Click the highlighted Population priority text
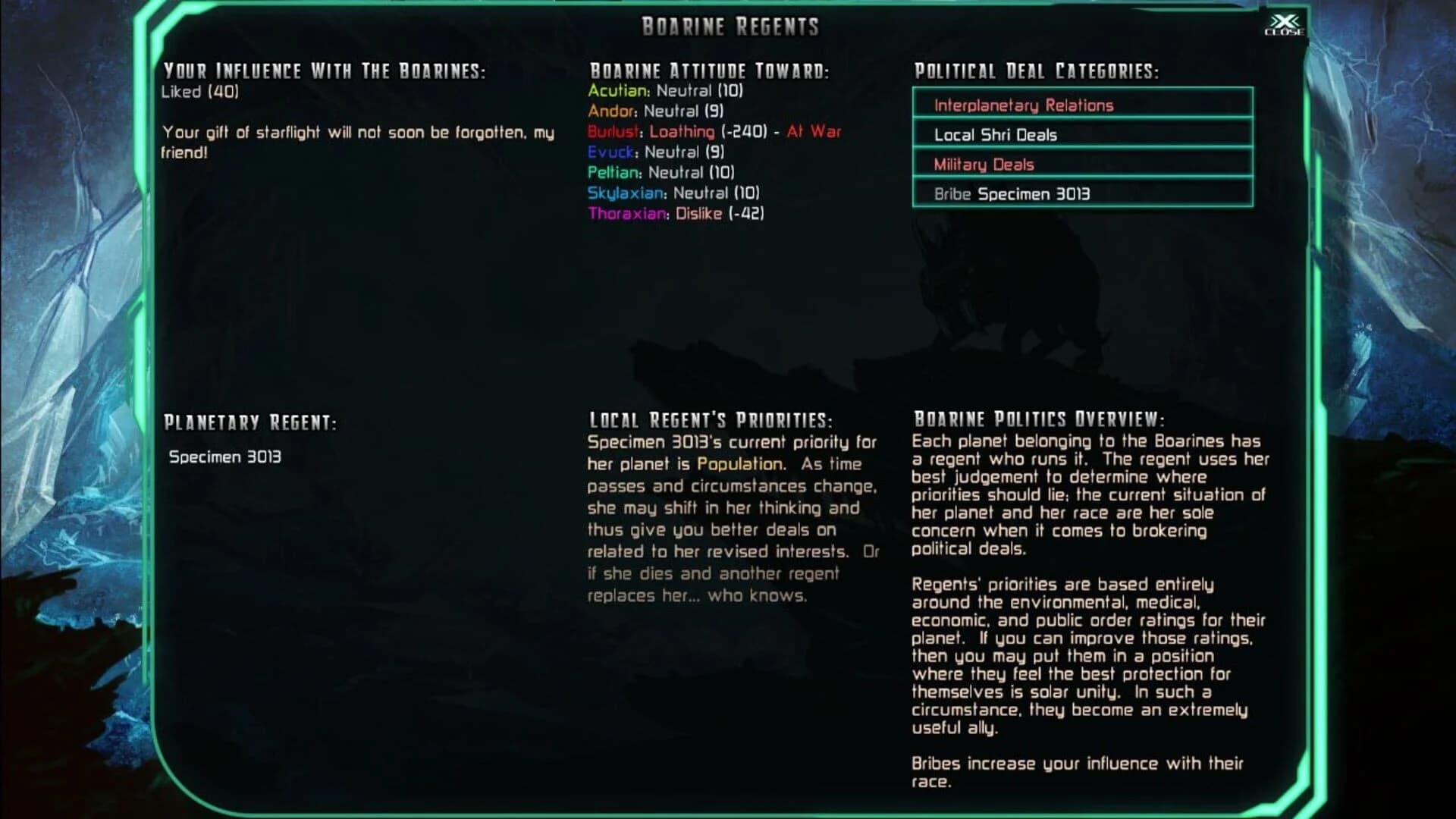The height and width of the screenshot is (819, 1456). tap(739, 464)
